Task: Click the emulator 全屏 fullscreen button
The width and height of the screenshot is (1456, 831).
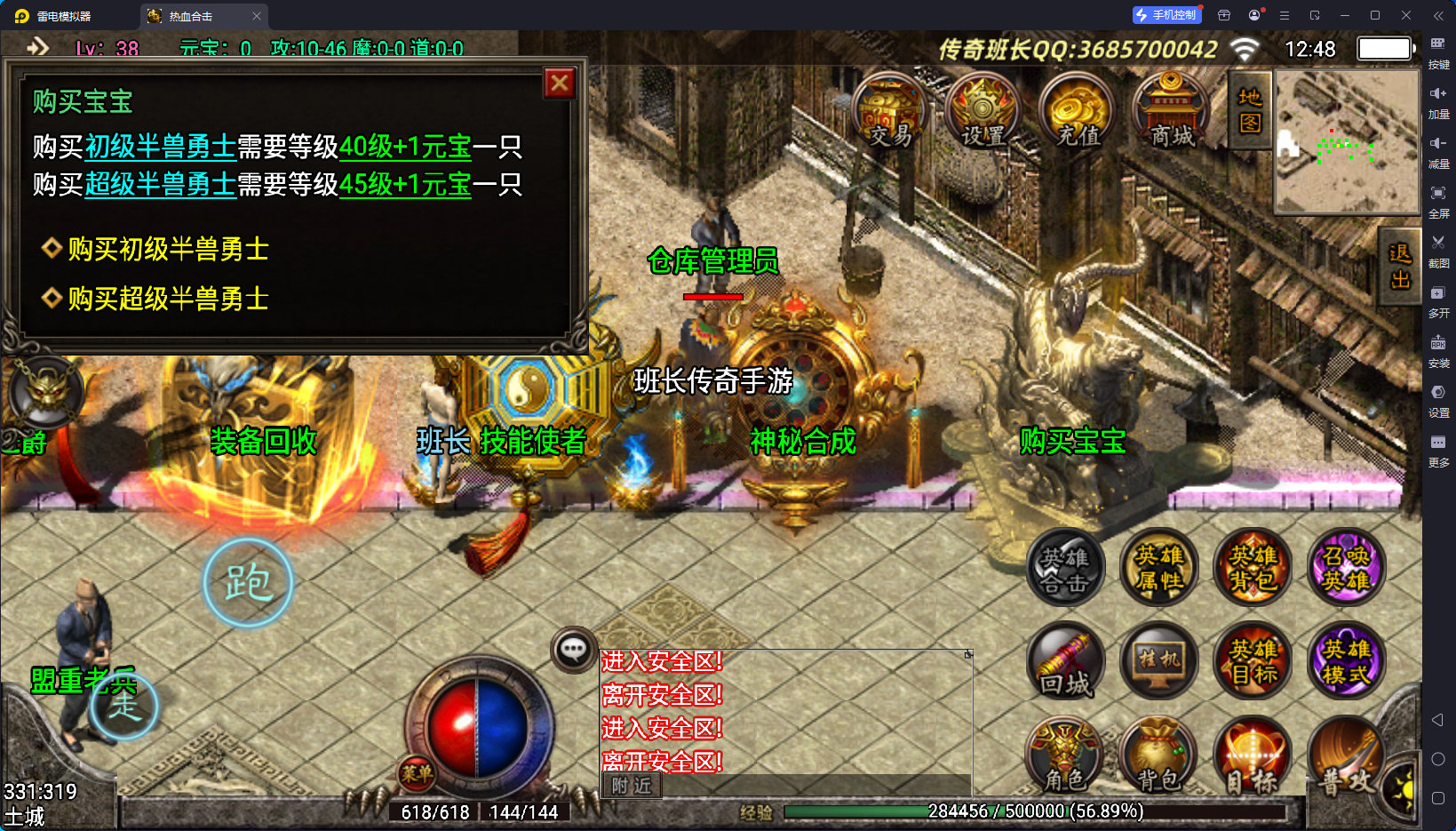Action: 1438,199
